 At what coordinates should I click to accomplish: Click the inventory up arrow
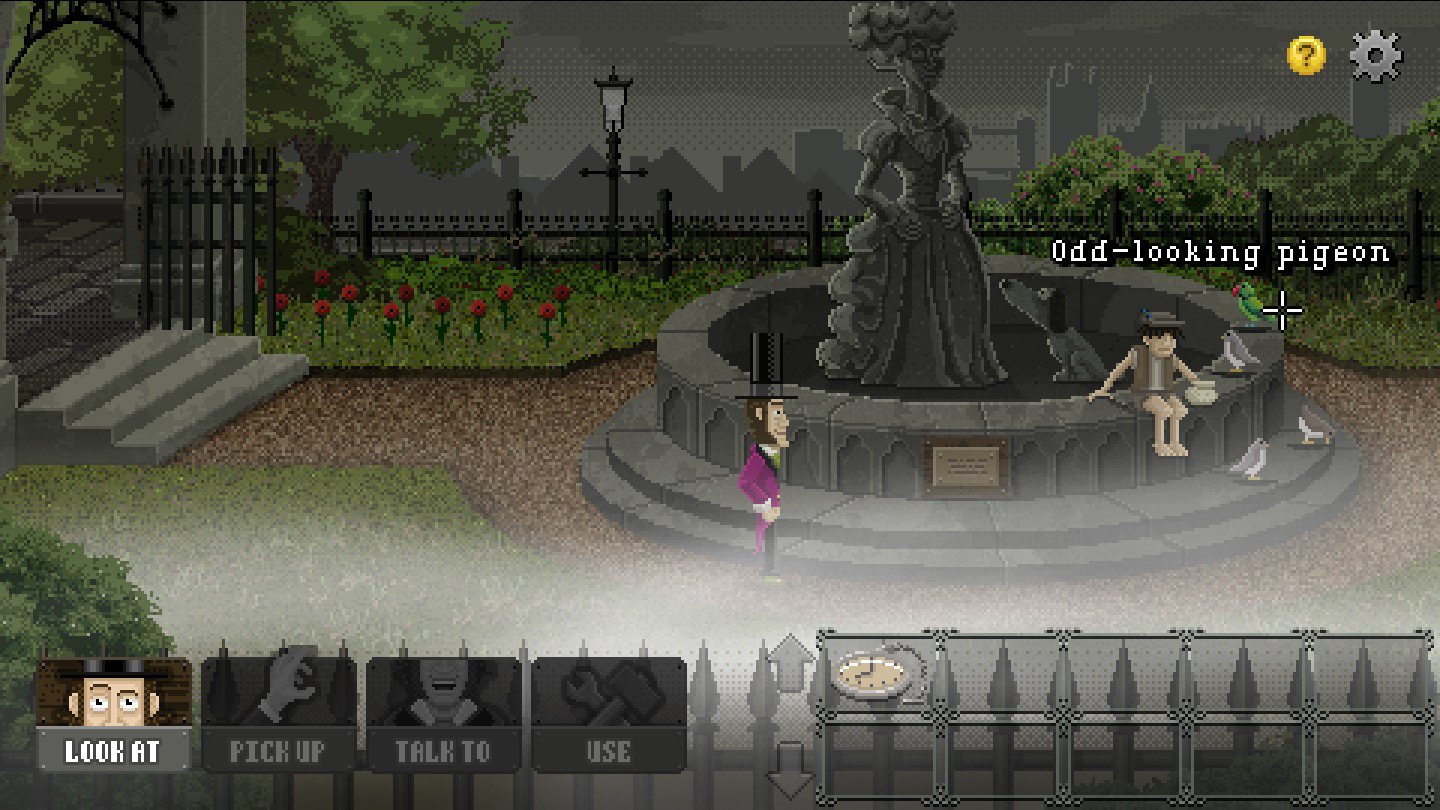point(791,665)
